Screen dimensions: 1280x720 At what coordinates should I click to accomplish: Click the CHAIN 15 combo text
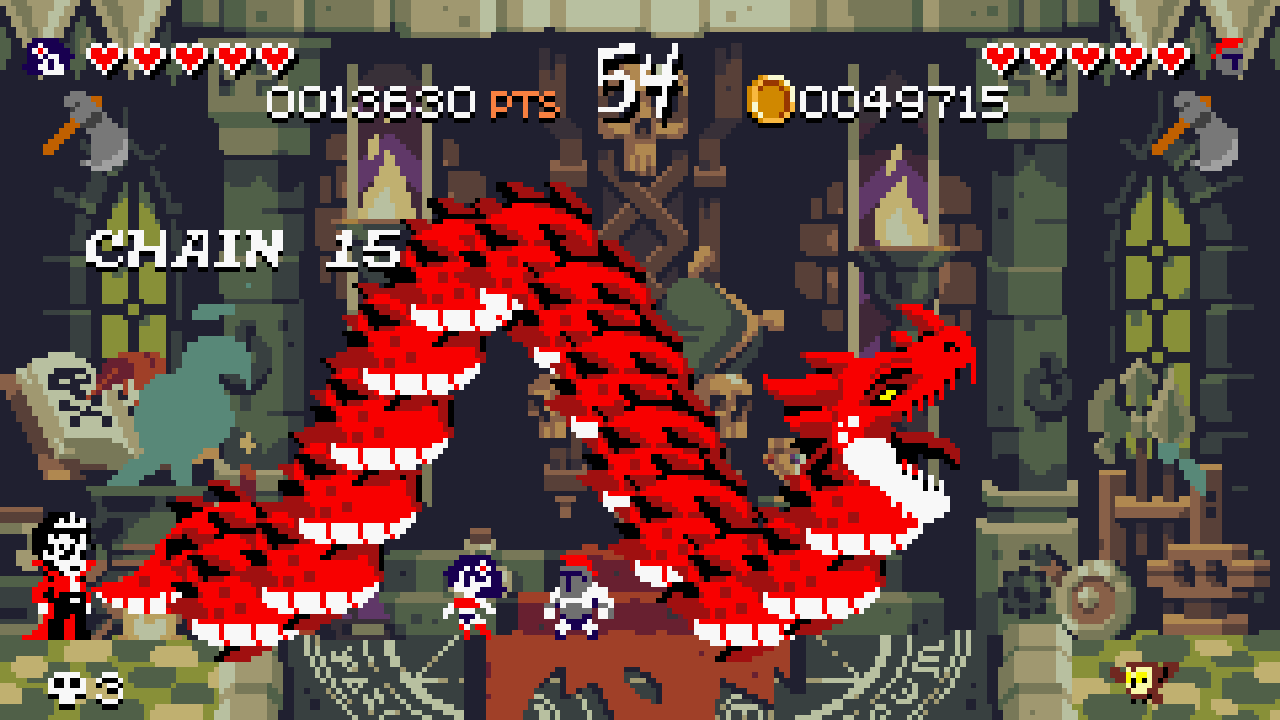tap(240, 248)
